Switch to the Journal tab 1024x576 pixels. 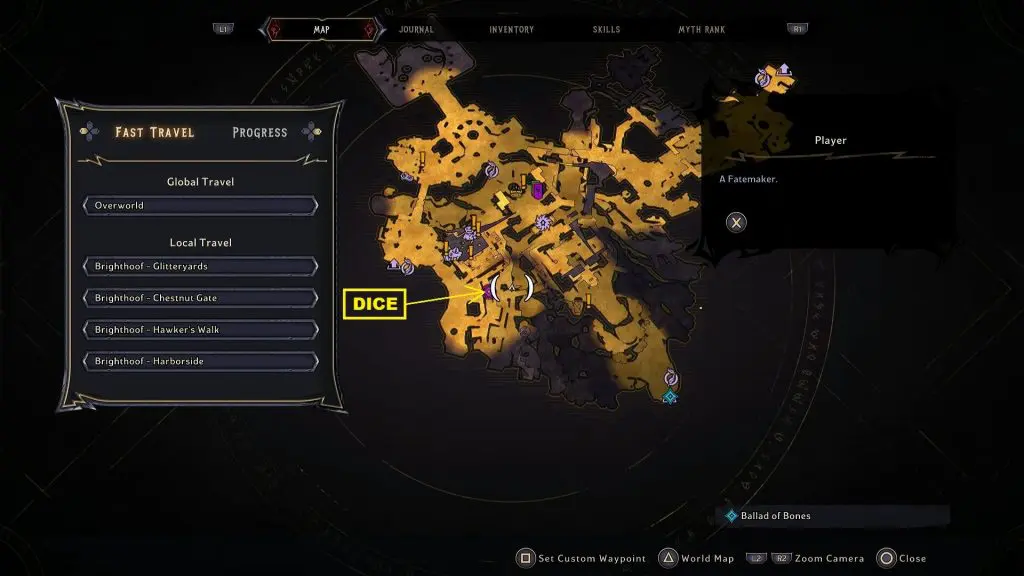tap(416, 30)
